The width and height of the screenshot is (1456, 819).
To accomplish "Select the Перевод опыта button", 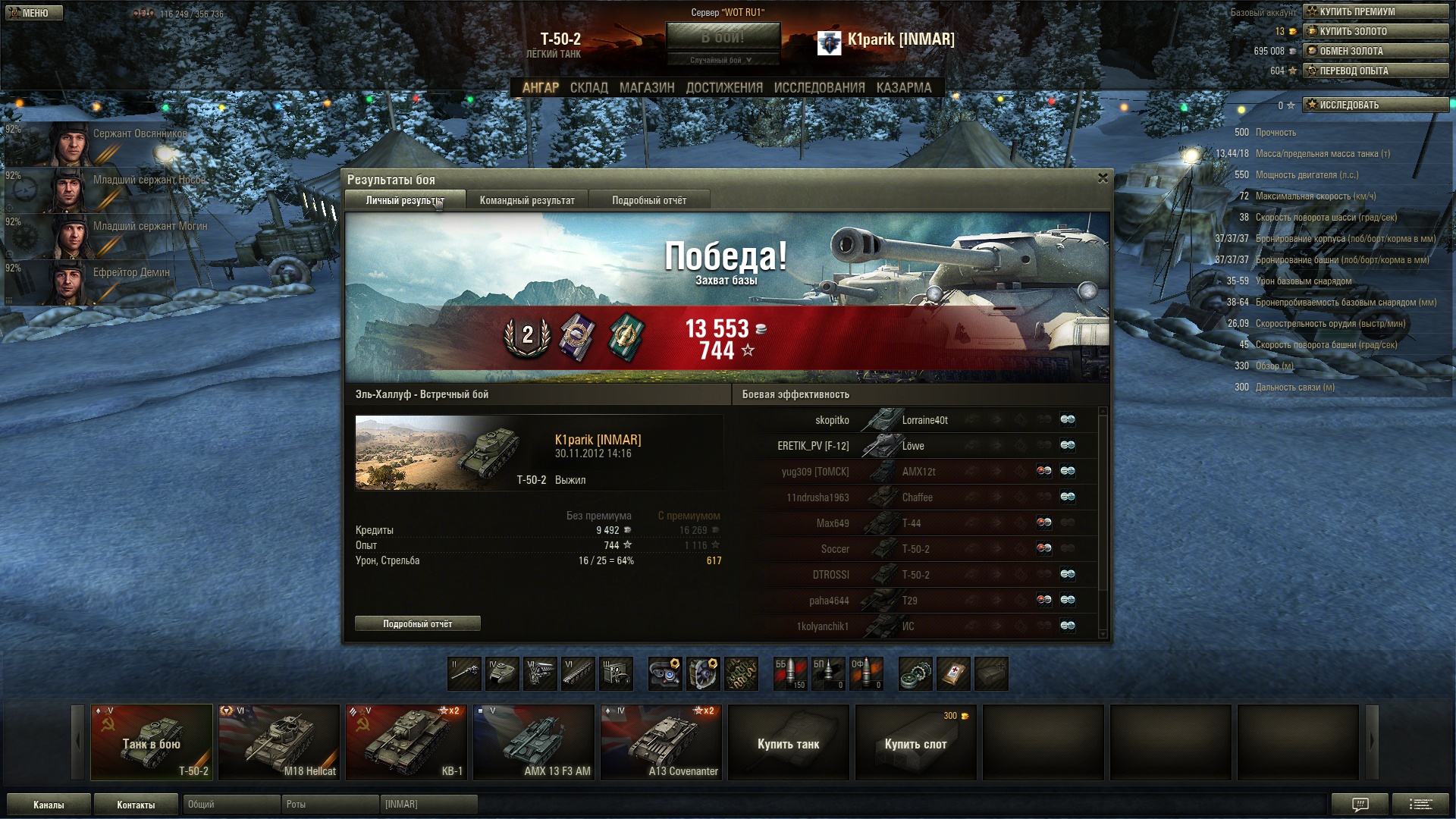I will (1375, 71).
